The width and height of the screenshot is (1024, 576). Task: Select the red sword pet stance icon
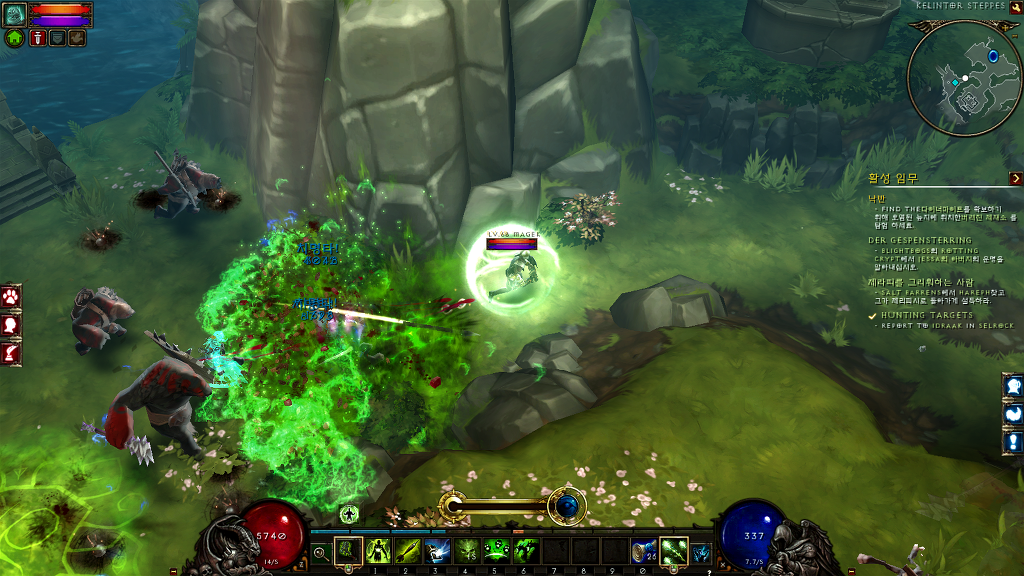[36, 38]
